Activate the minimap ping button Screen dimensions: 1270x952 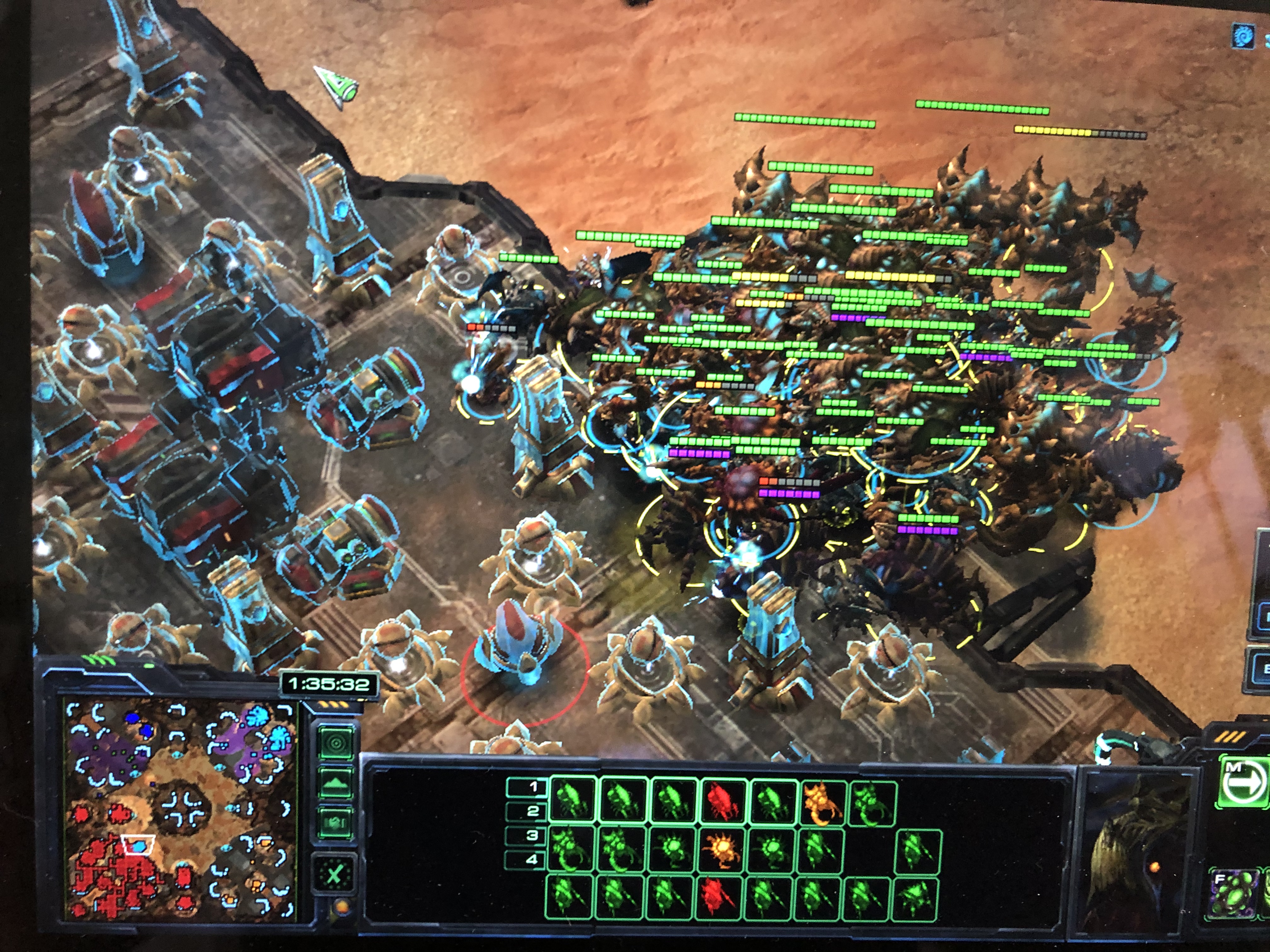[336, 743]
